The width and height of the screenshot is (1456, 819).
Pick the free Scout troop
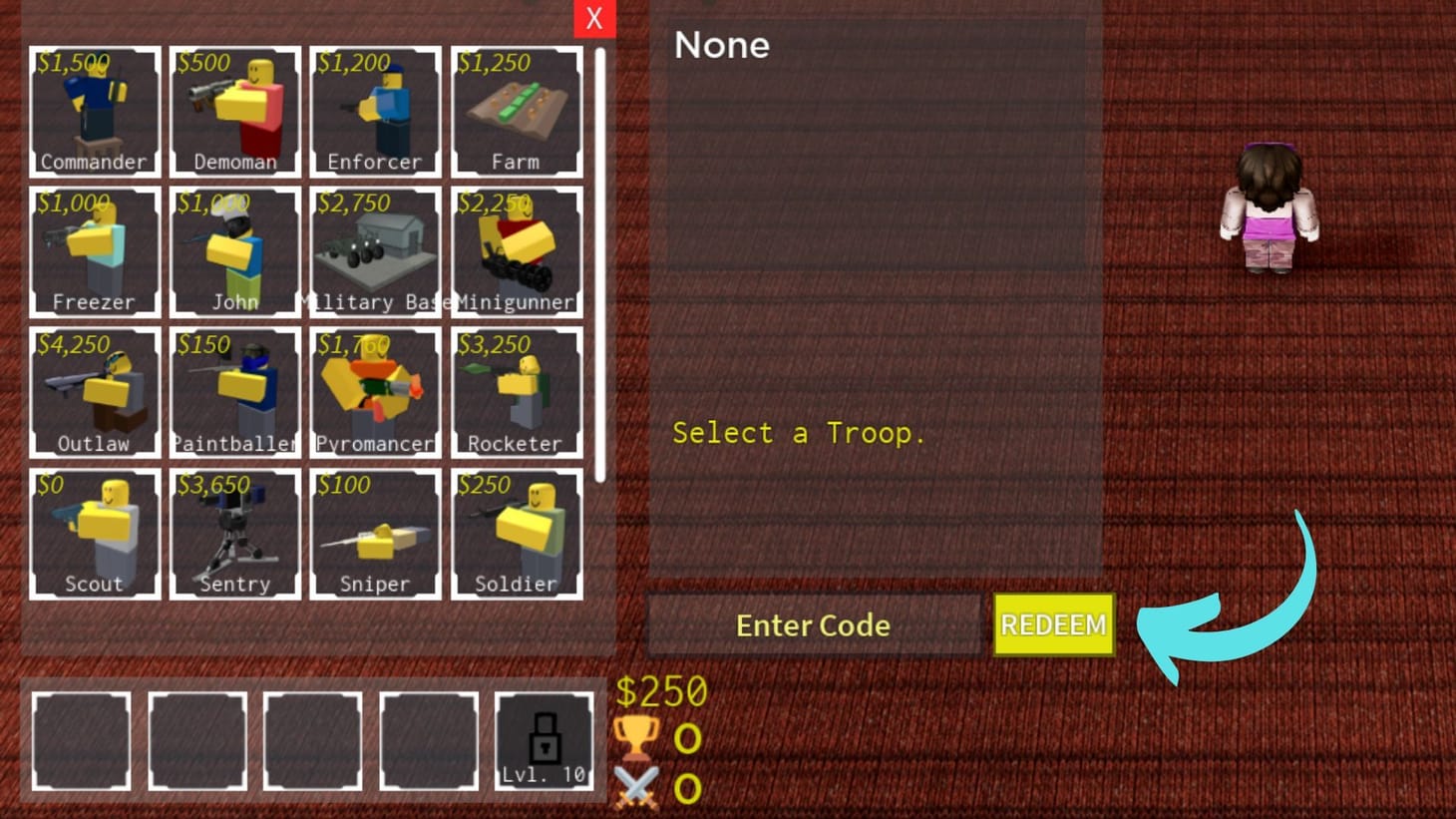(x=95, y=534)
